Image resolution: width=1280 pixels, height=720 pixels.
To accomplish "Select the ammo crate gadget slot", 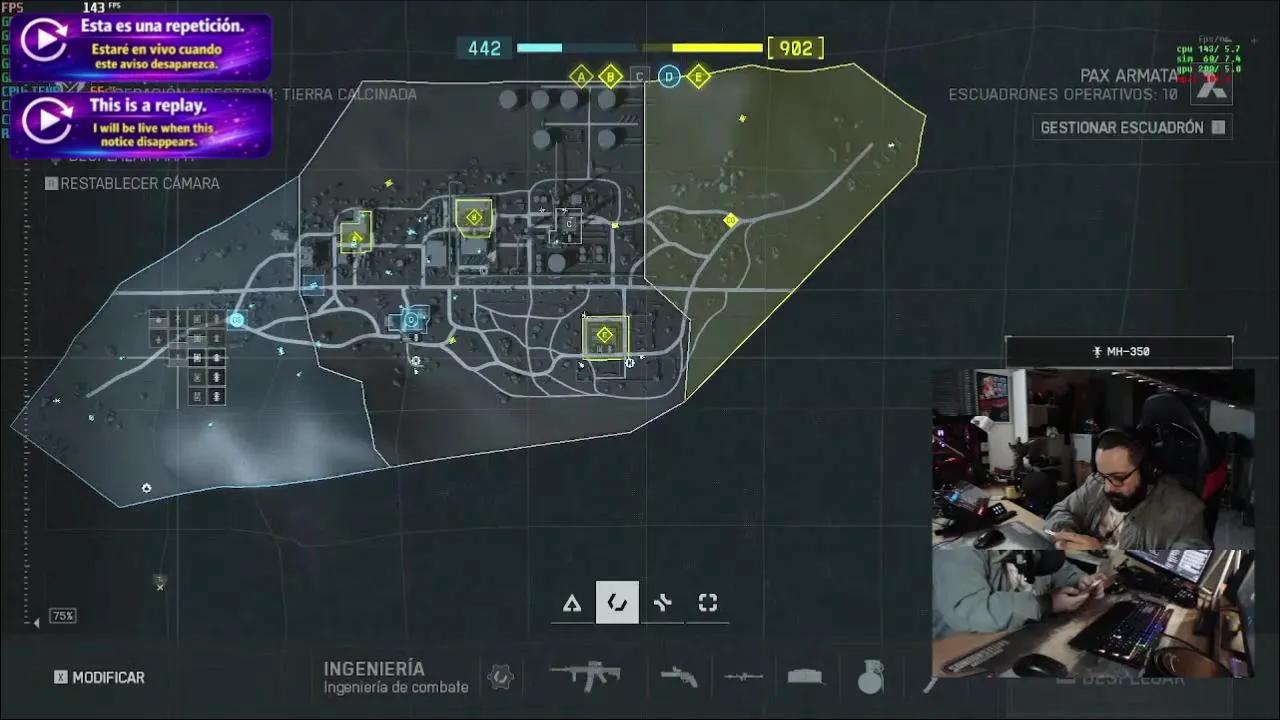I will click(805, 677).
